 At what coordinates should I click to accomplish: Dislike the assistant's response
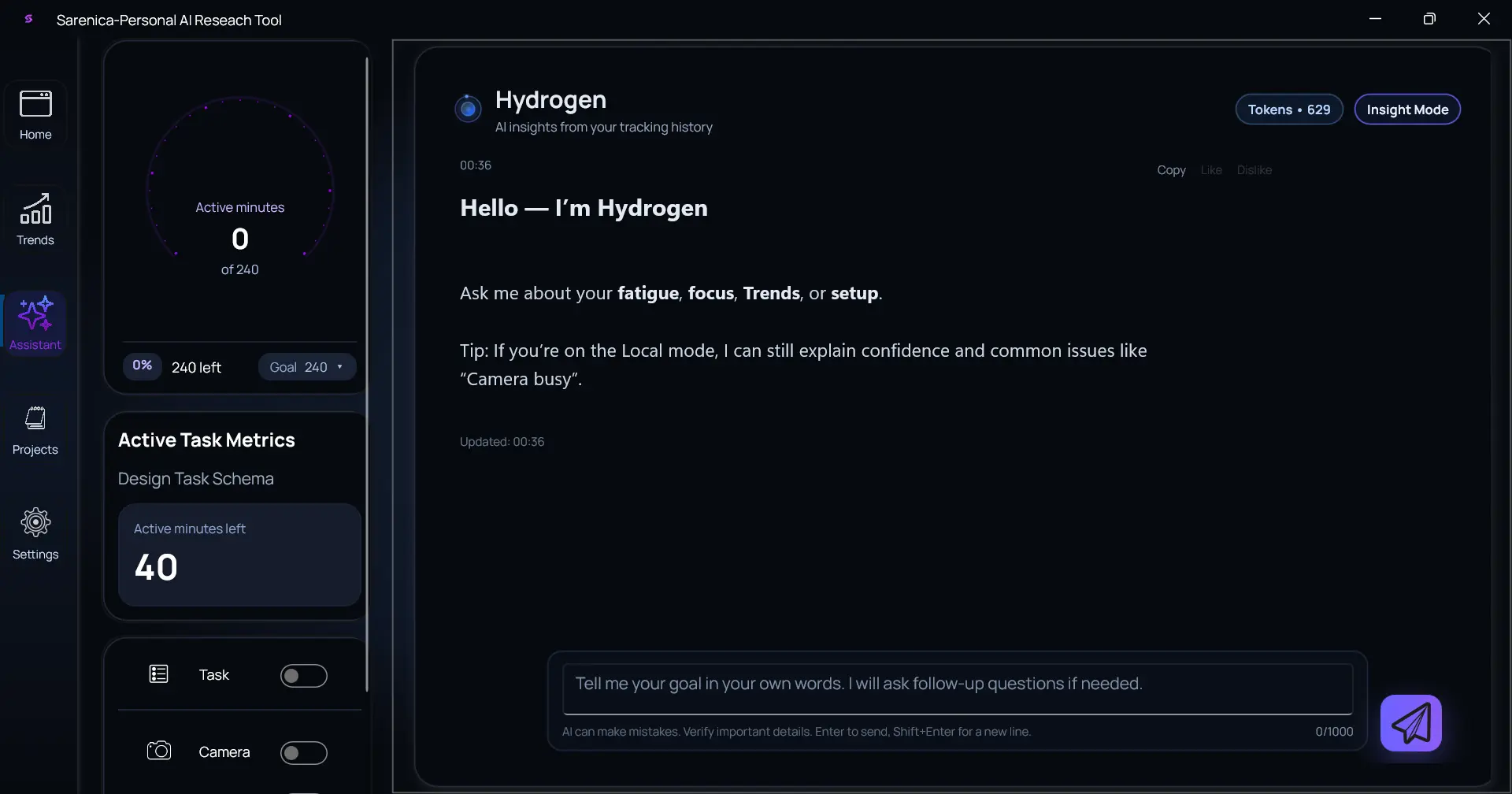1255,169
